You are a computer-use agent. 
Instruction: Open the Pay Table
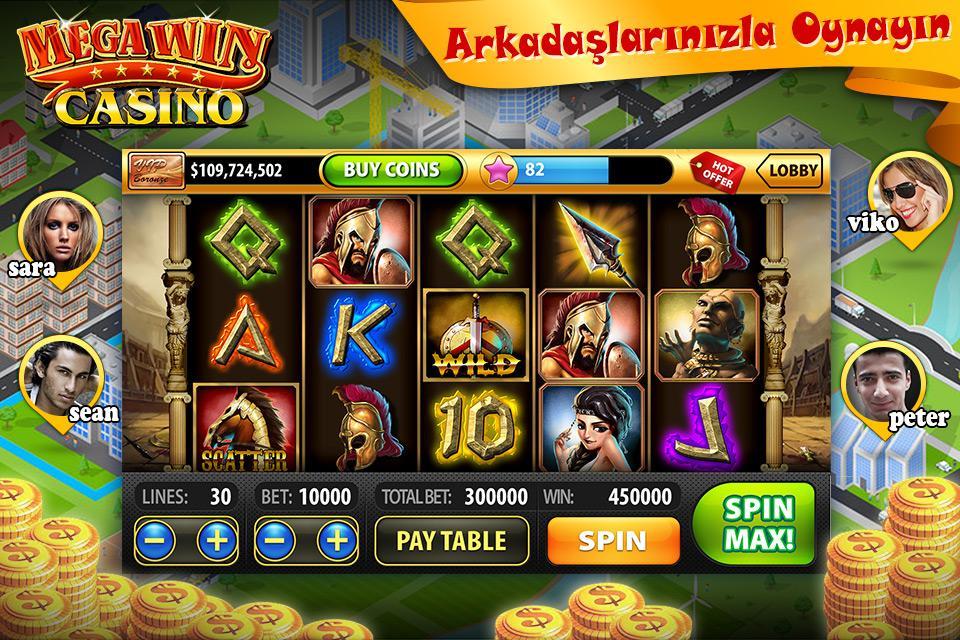click(451, 541)
